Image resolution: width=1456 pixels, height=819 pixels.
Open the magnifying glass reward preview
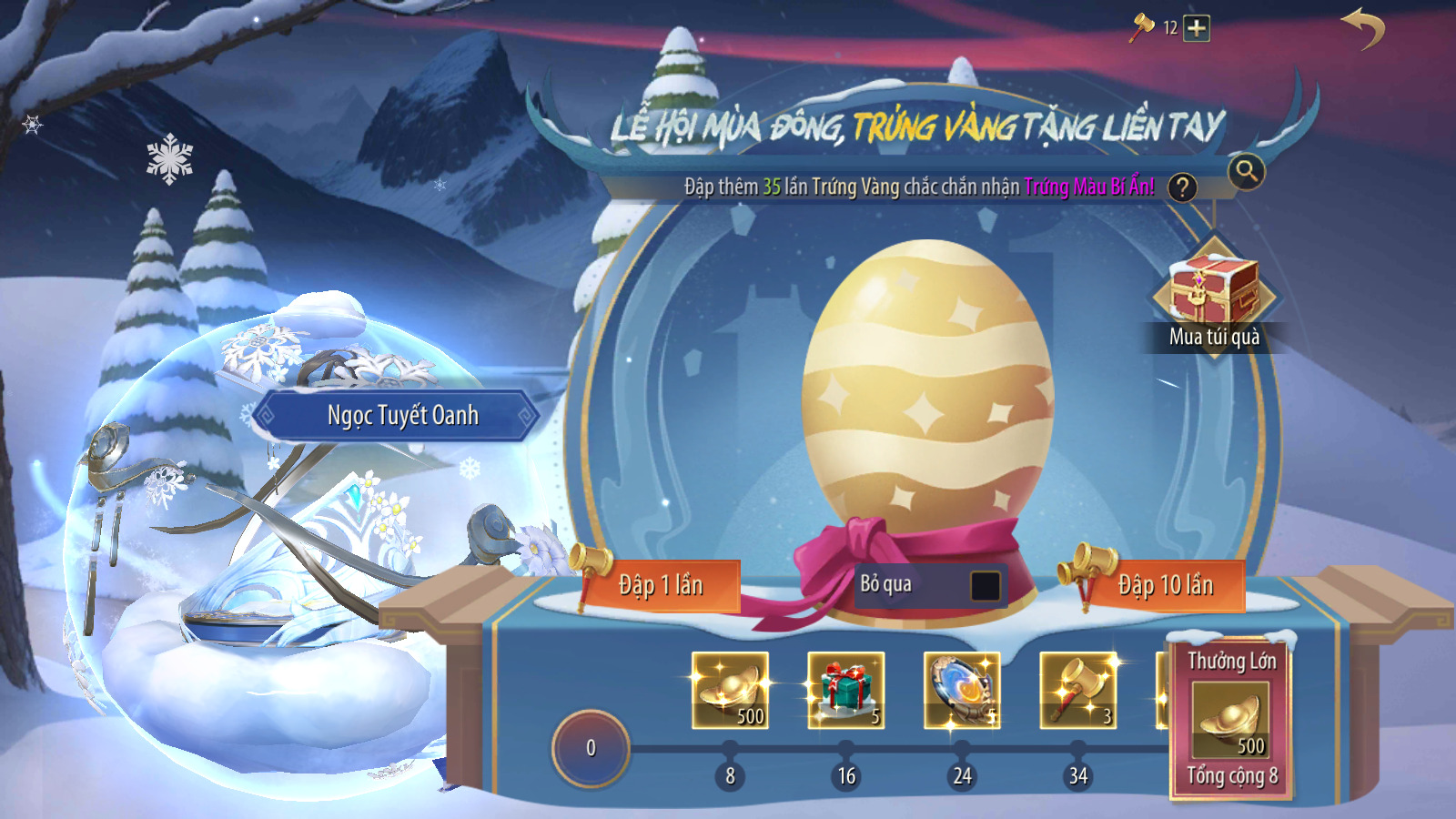(1246, 170)
